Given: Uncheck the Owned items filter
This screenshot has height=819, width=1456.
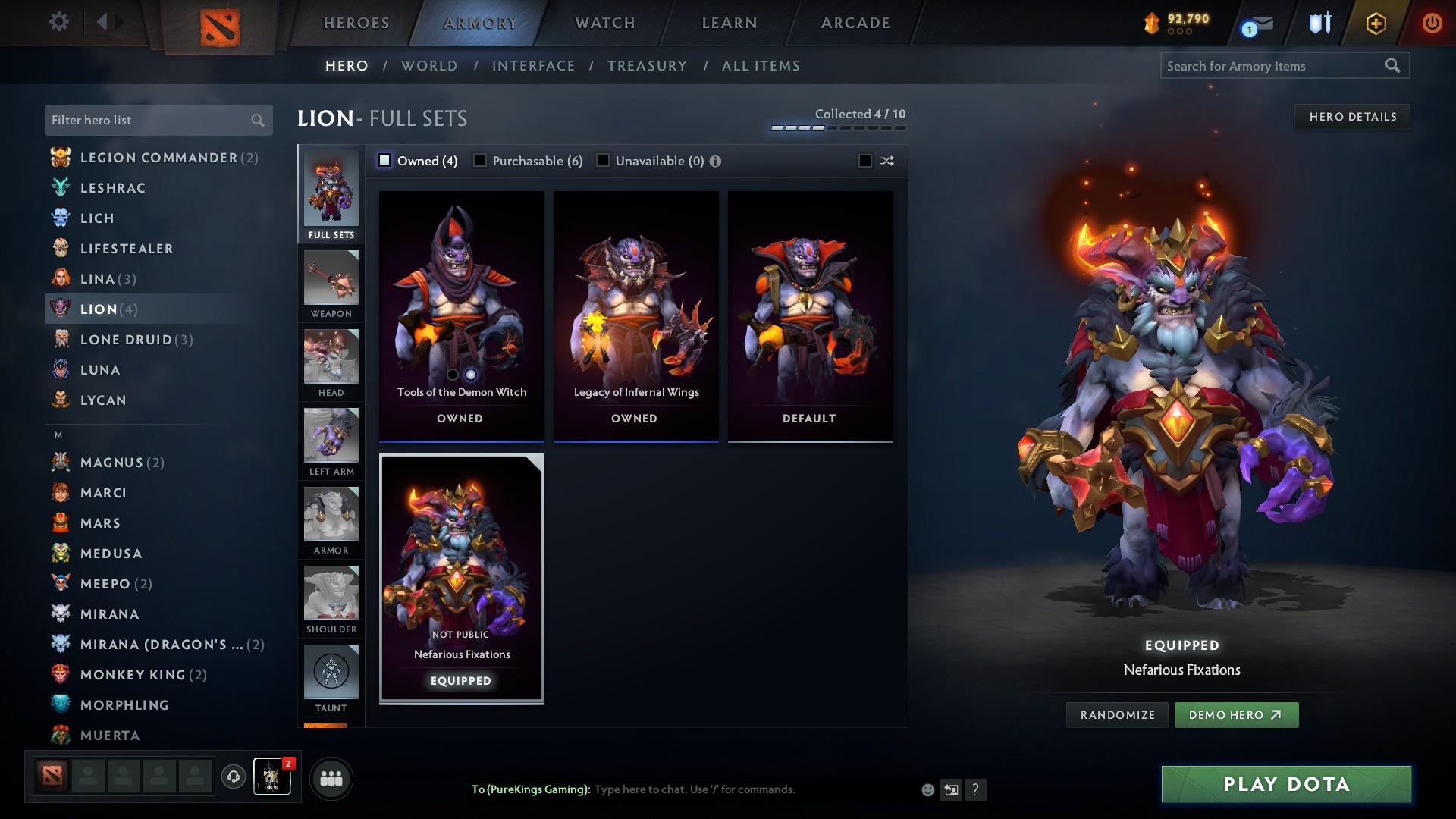Looking at the screenshot, I should click(x=385, y=161).
